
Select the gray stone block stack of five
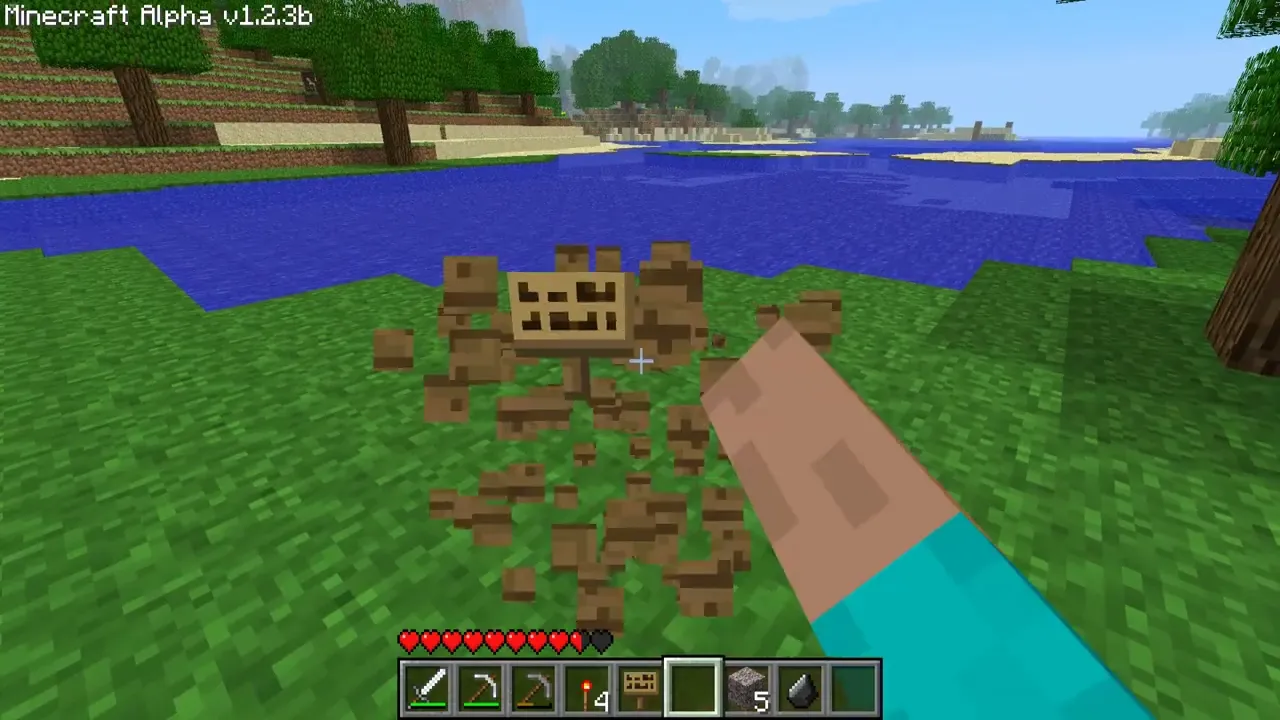[748, 688]
